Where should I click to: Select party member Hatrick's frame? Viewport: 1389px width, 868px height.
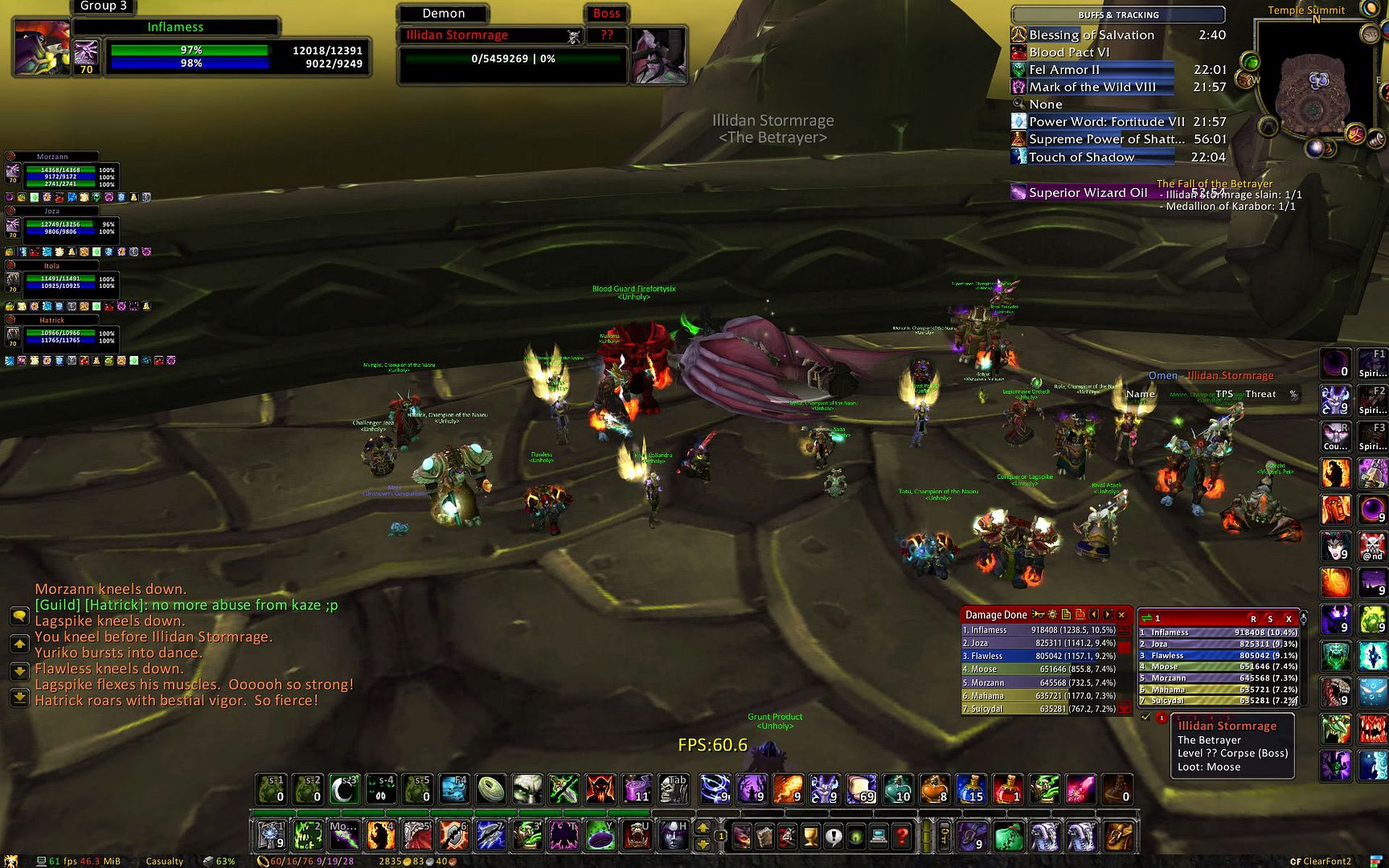(60, 334)
